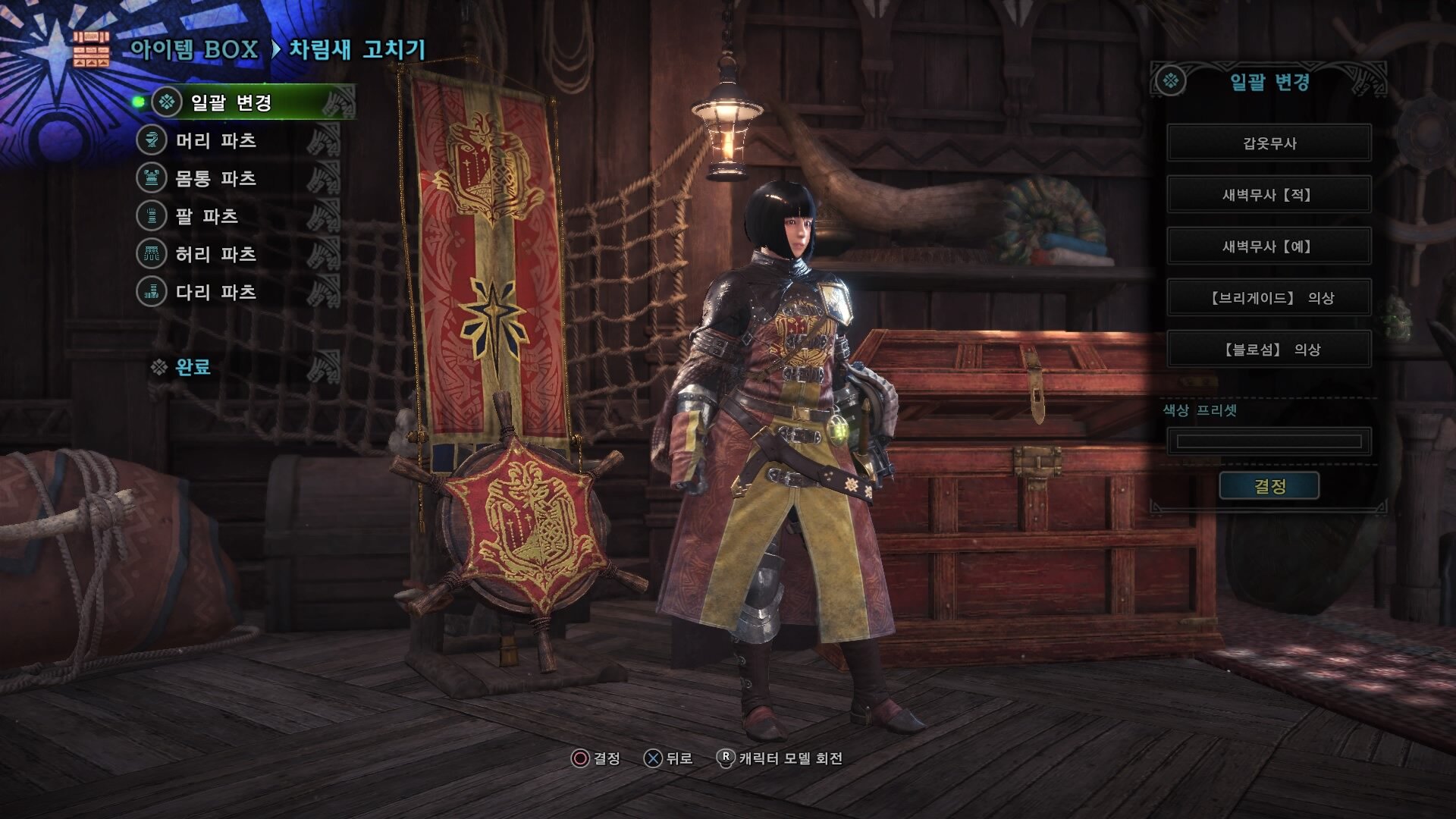The height and width of the screenshot is (819, 1456).
Task: Choose 몸통 파츠 from the menu
Action: [x=215, y=178]
